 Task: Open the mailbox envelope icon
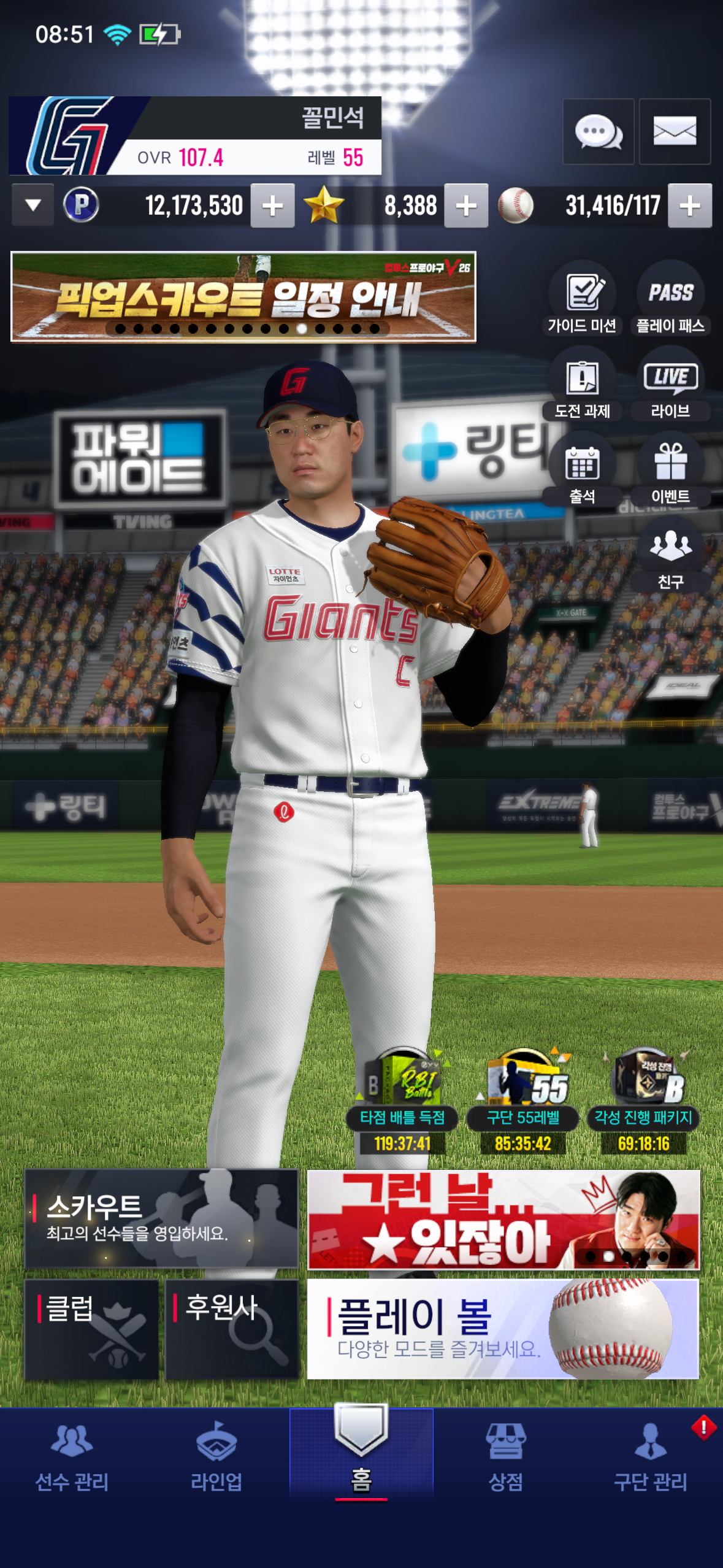675,131
